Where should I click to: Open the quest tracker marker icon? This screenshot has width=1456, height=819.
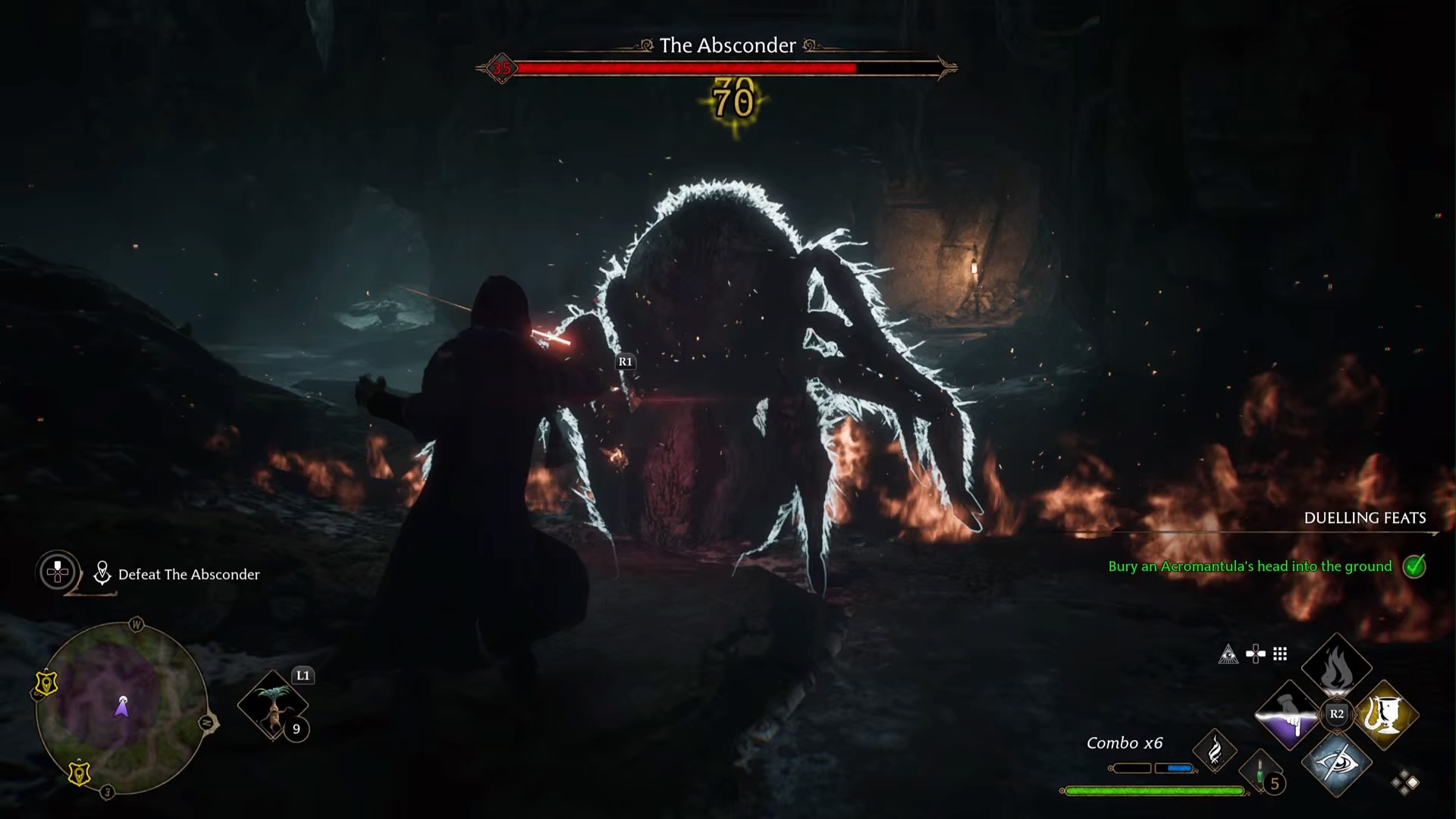point(102,573)
